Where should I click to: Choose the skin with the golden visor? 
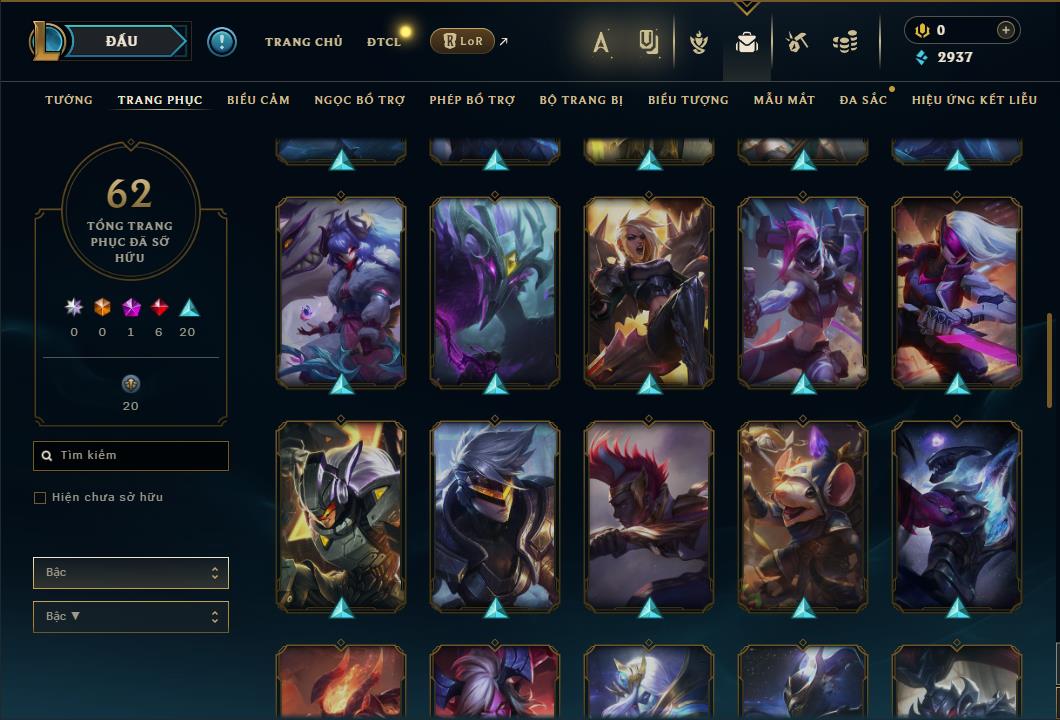[x=495, y=515]
